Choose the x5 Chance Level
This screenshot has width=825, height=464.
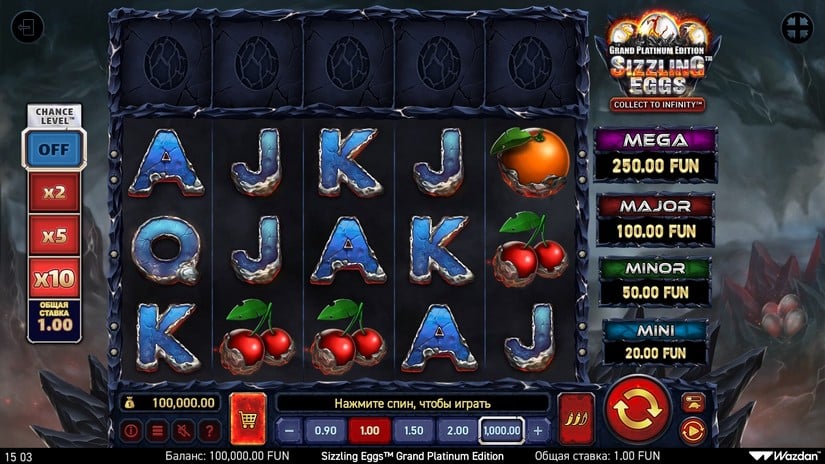coord(55,236)
